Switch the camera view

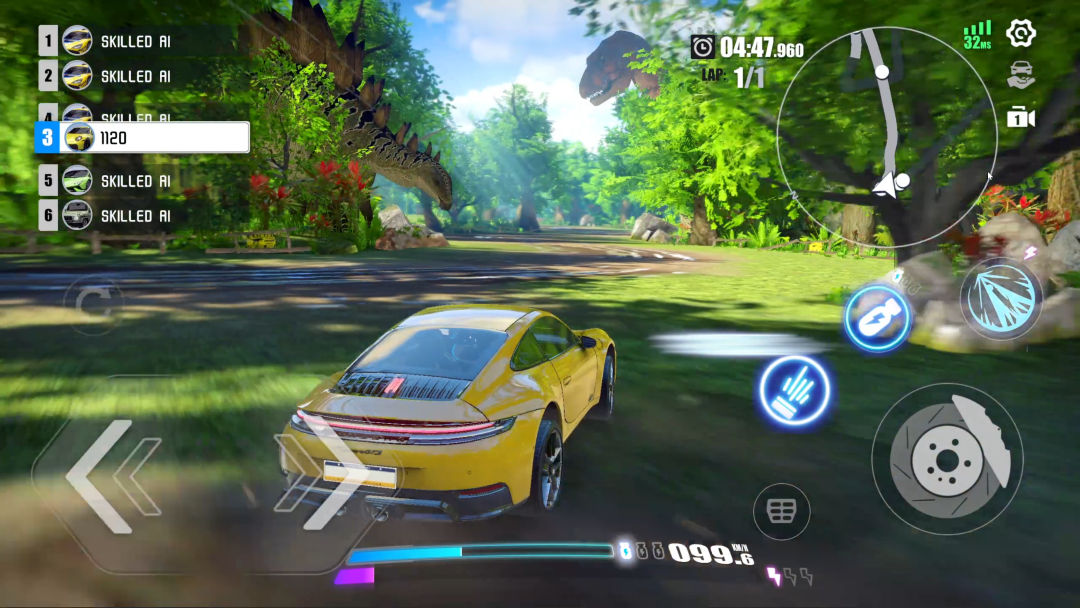point(1020,118)
